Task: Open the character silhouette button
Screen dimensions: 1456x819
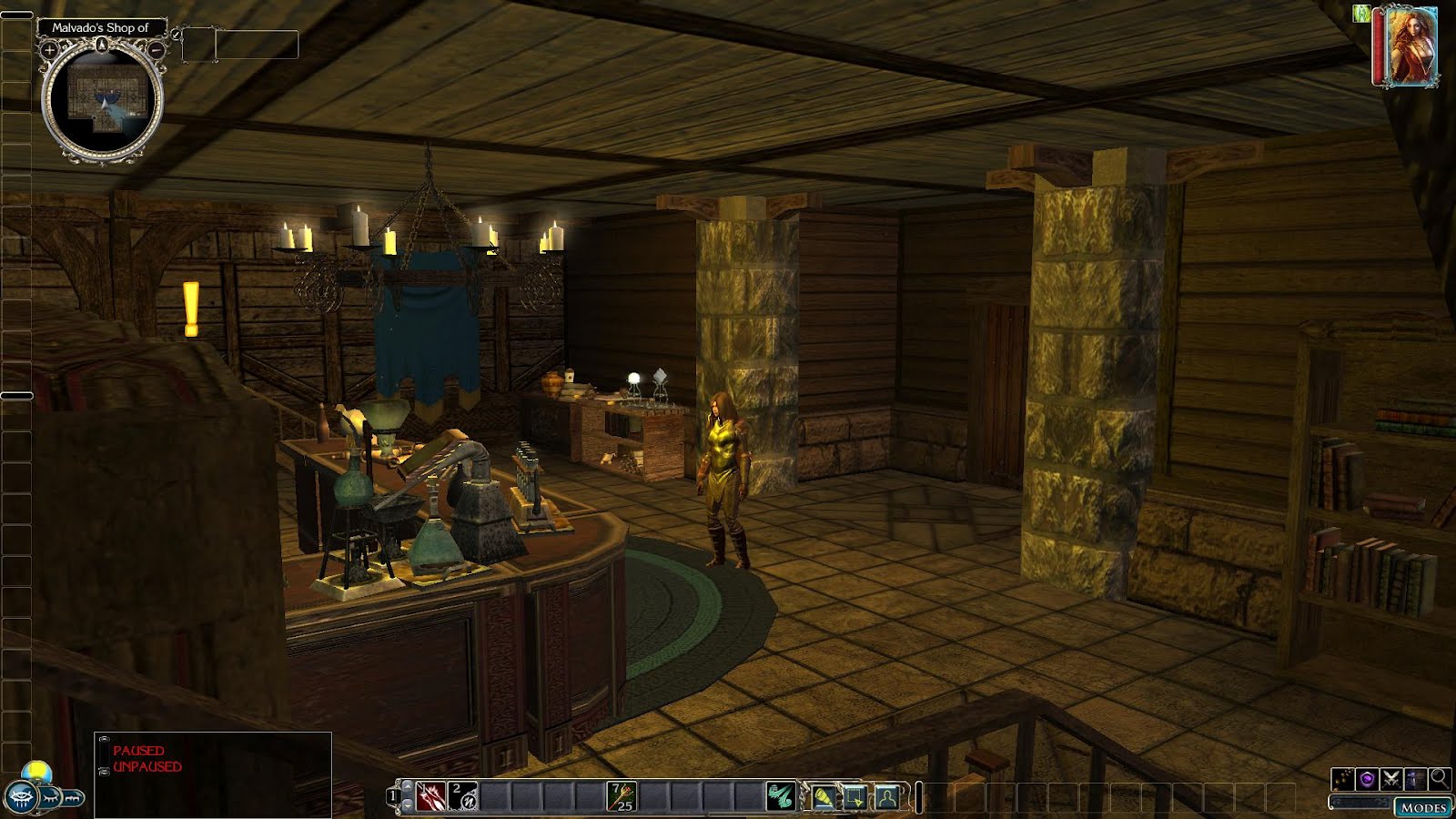Action: pyautogui.click(x=887, y=798)
